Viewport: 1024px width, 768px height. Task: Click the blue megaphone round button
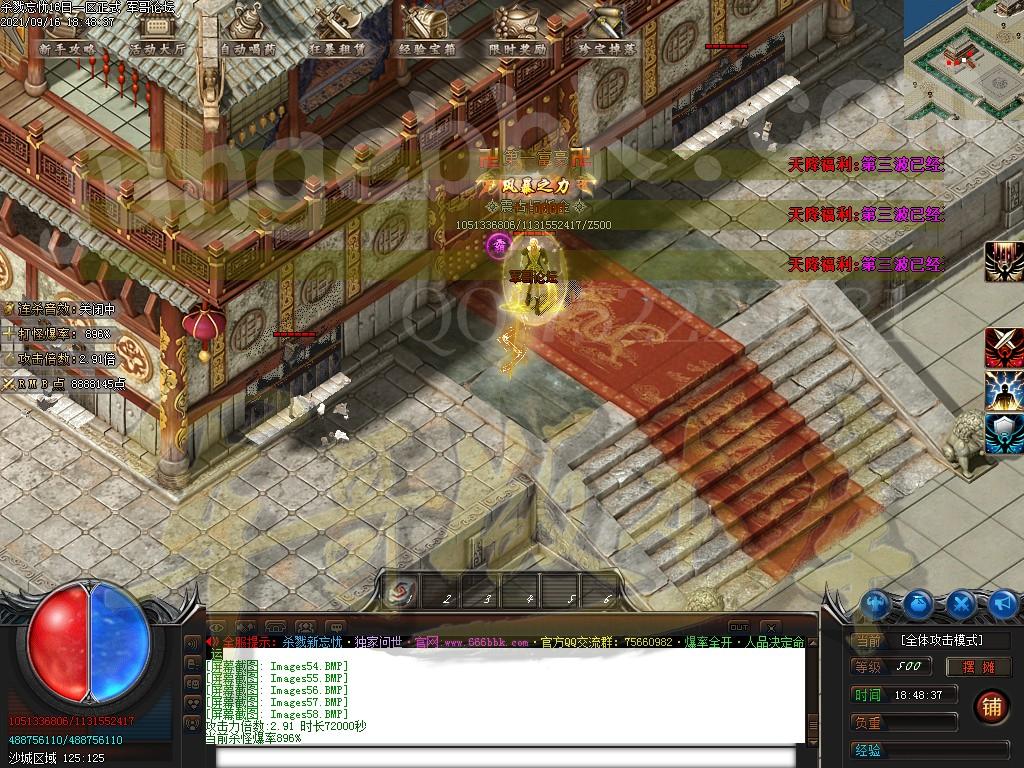point(1004,604)
